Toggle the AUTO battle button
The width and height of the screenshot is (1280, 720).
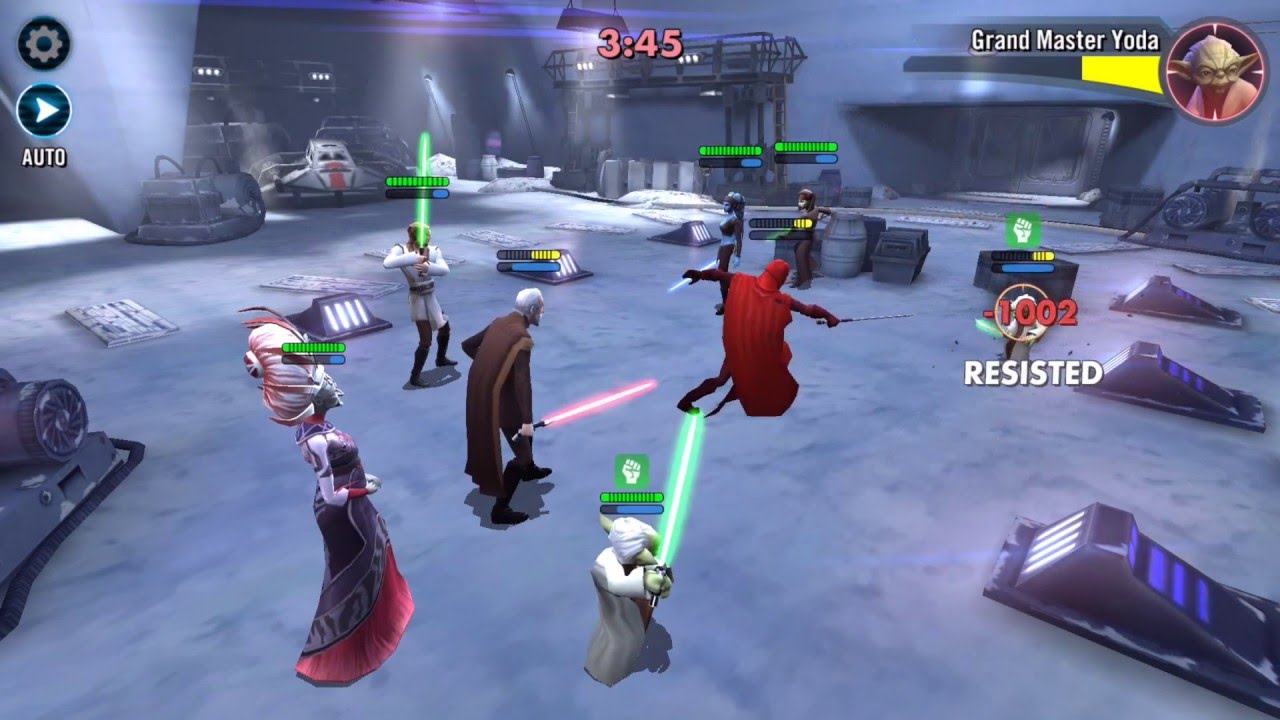(44, 111)
